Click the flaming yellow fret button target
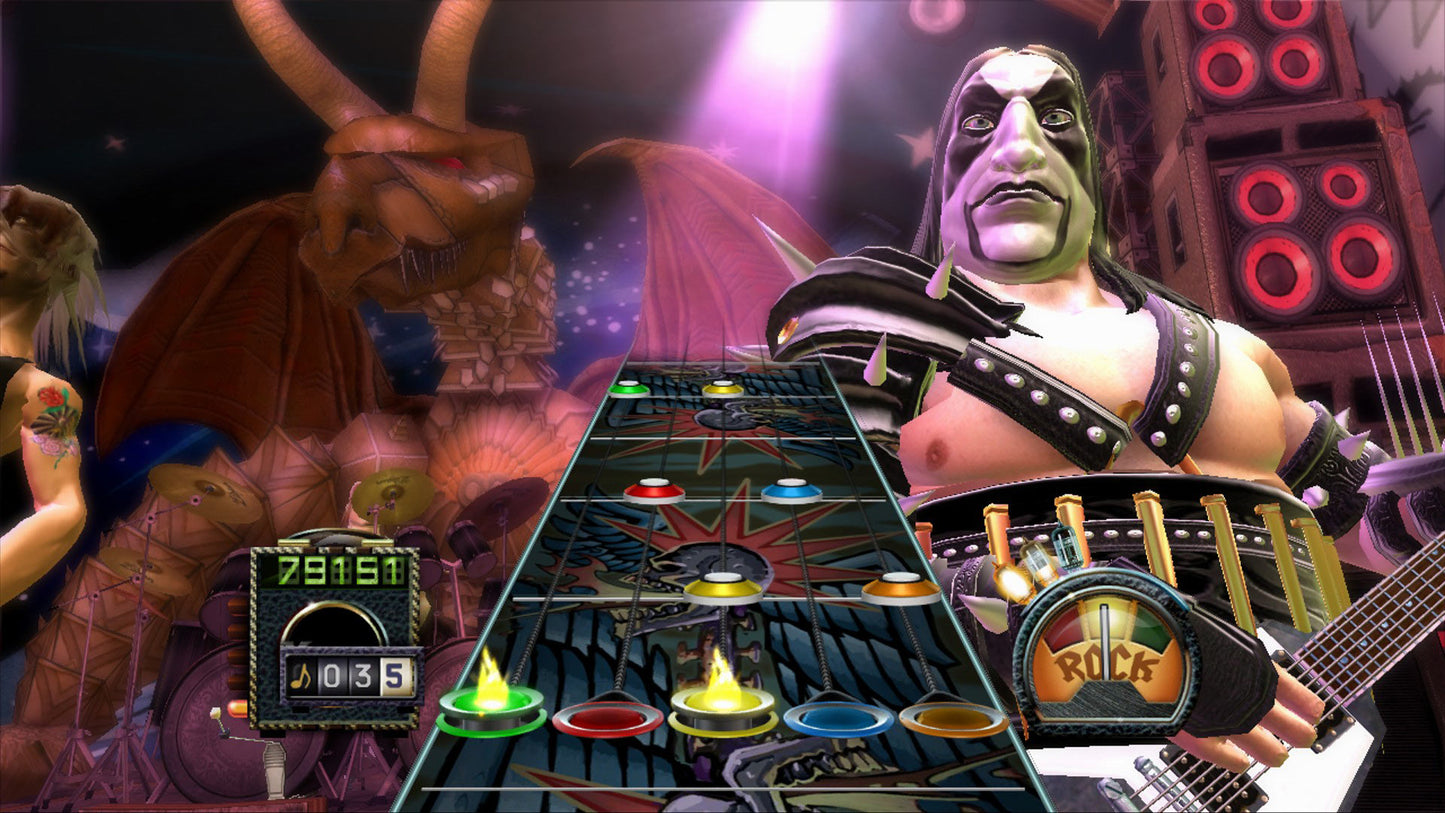 [723, 708]
